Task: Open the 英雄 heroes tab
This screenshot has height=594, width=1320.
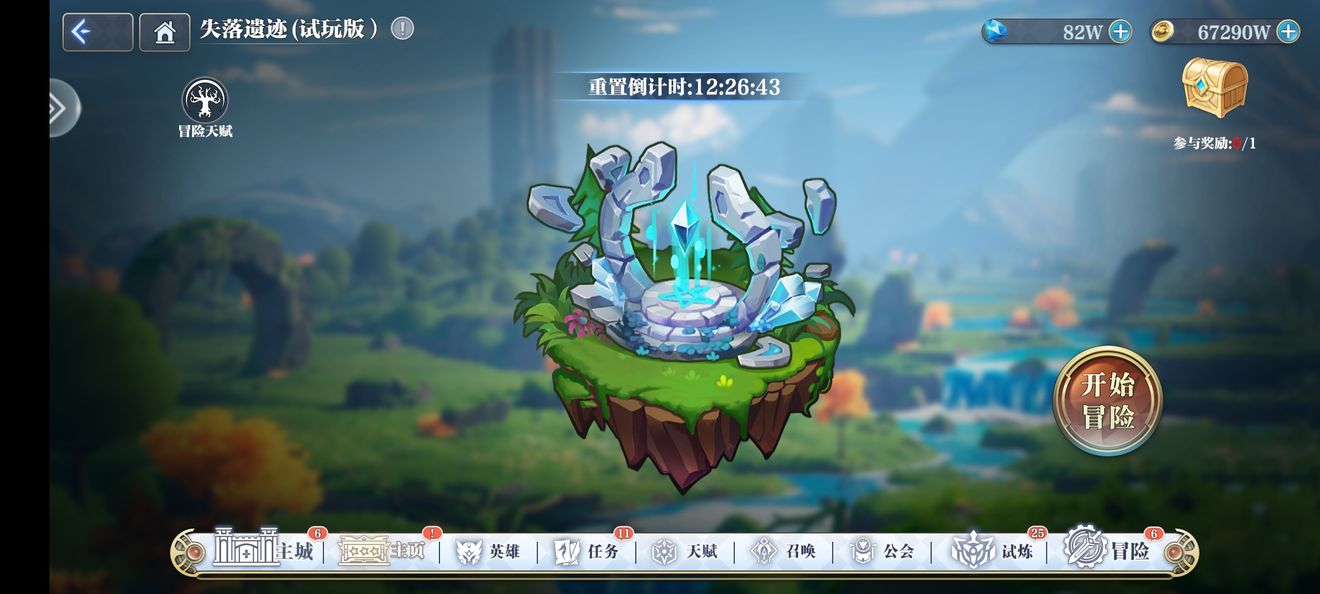Action: [x=488, y=551]
